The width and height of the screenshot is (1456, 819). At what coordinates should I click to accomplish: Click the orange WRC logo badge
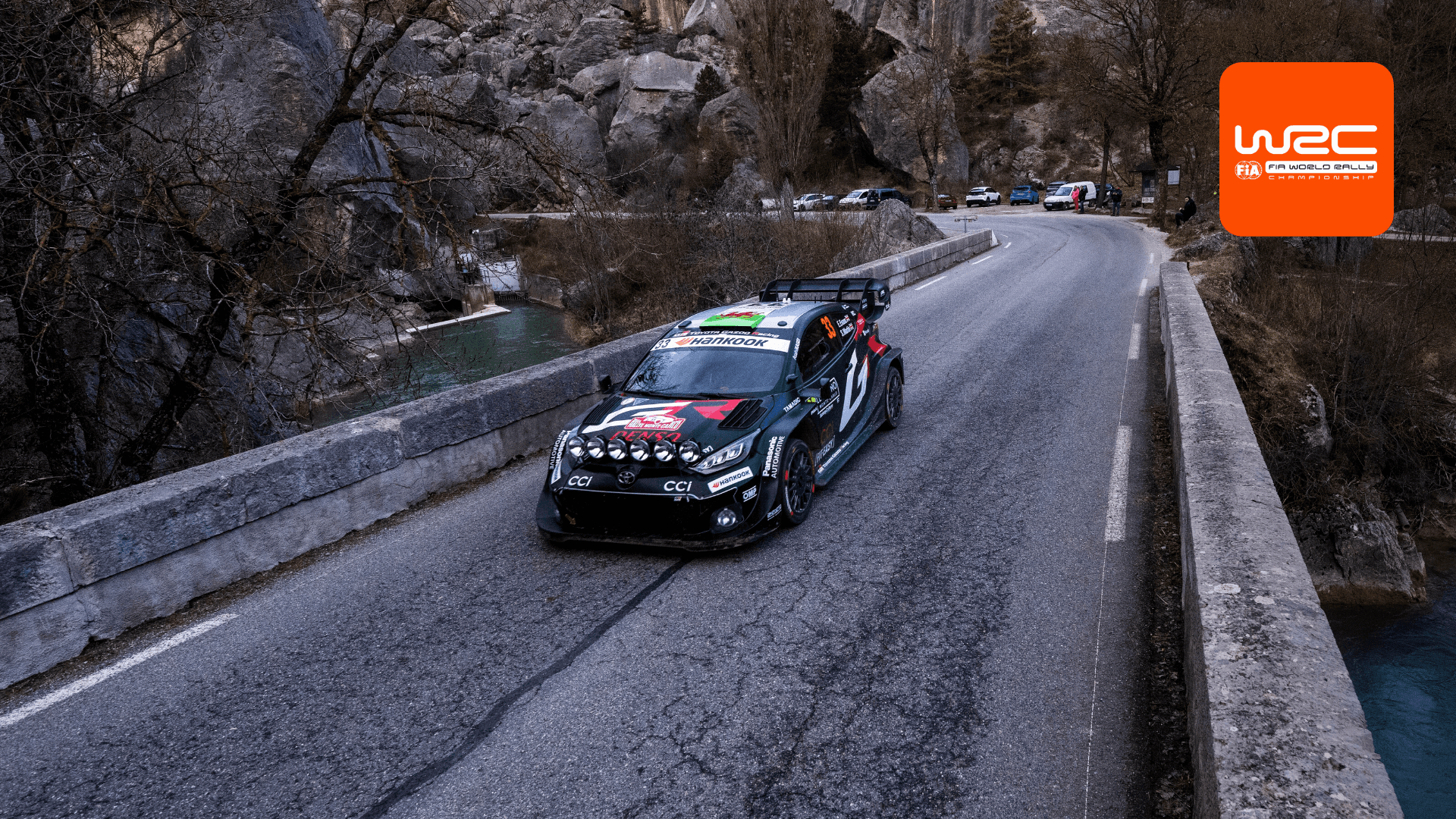(1306, 149)
